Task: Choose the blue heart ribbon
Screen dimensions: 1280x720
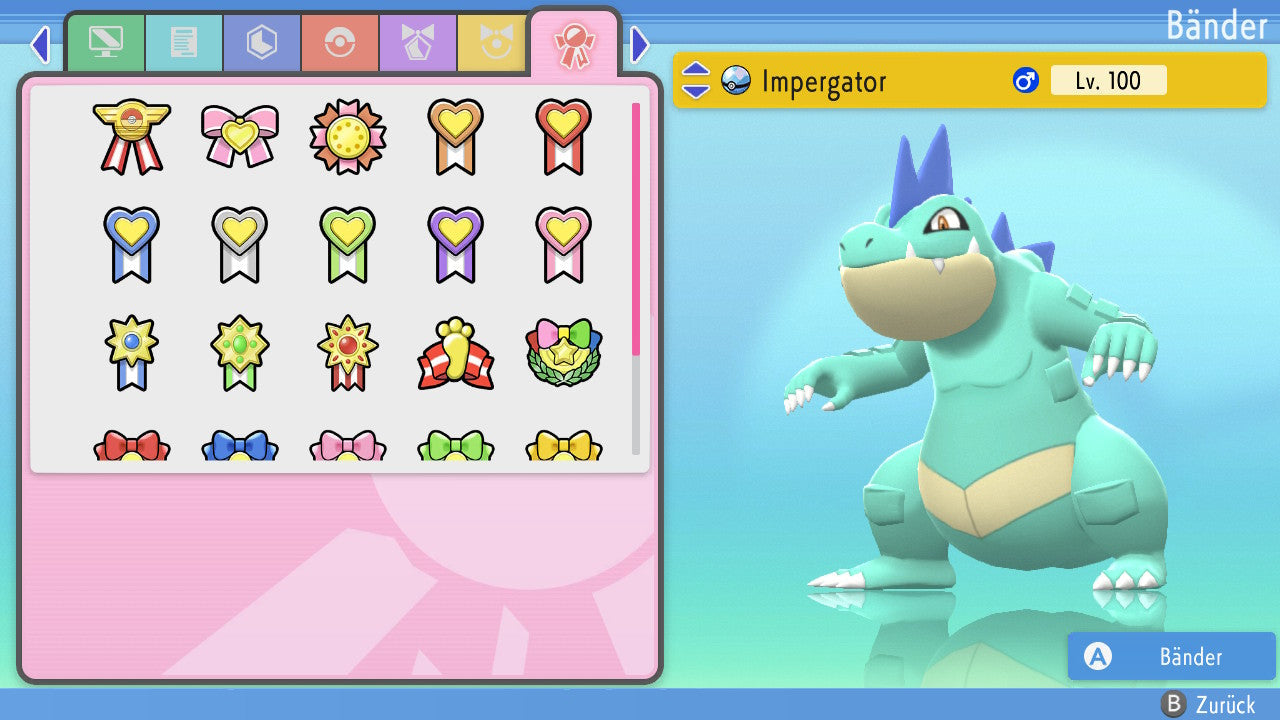Action: pos(132,244)
